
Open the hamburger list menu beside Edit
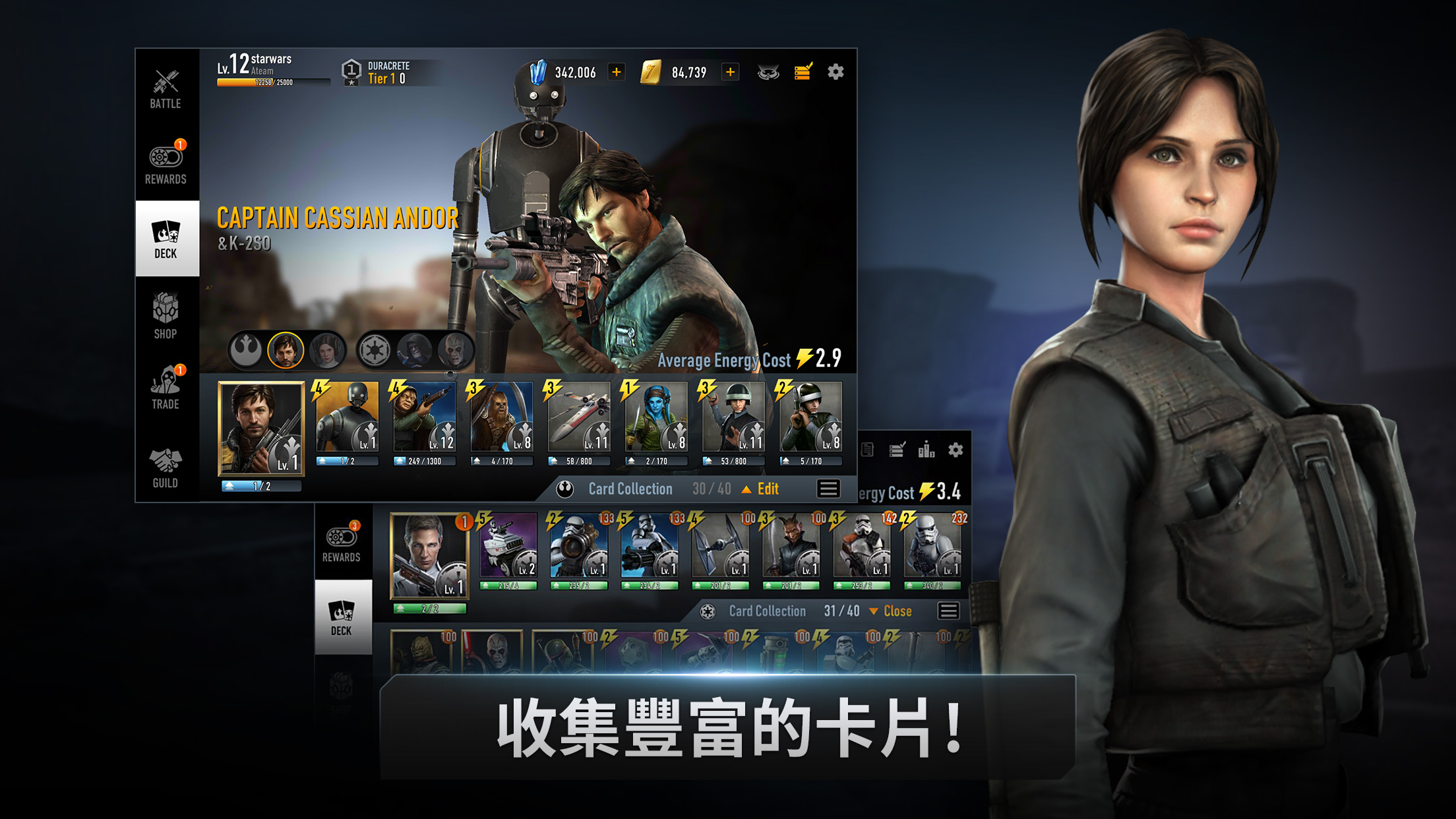point(828,489)
